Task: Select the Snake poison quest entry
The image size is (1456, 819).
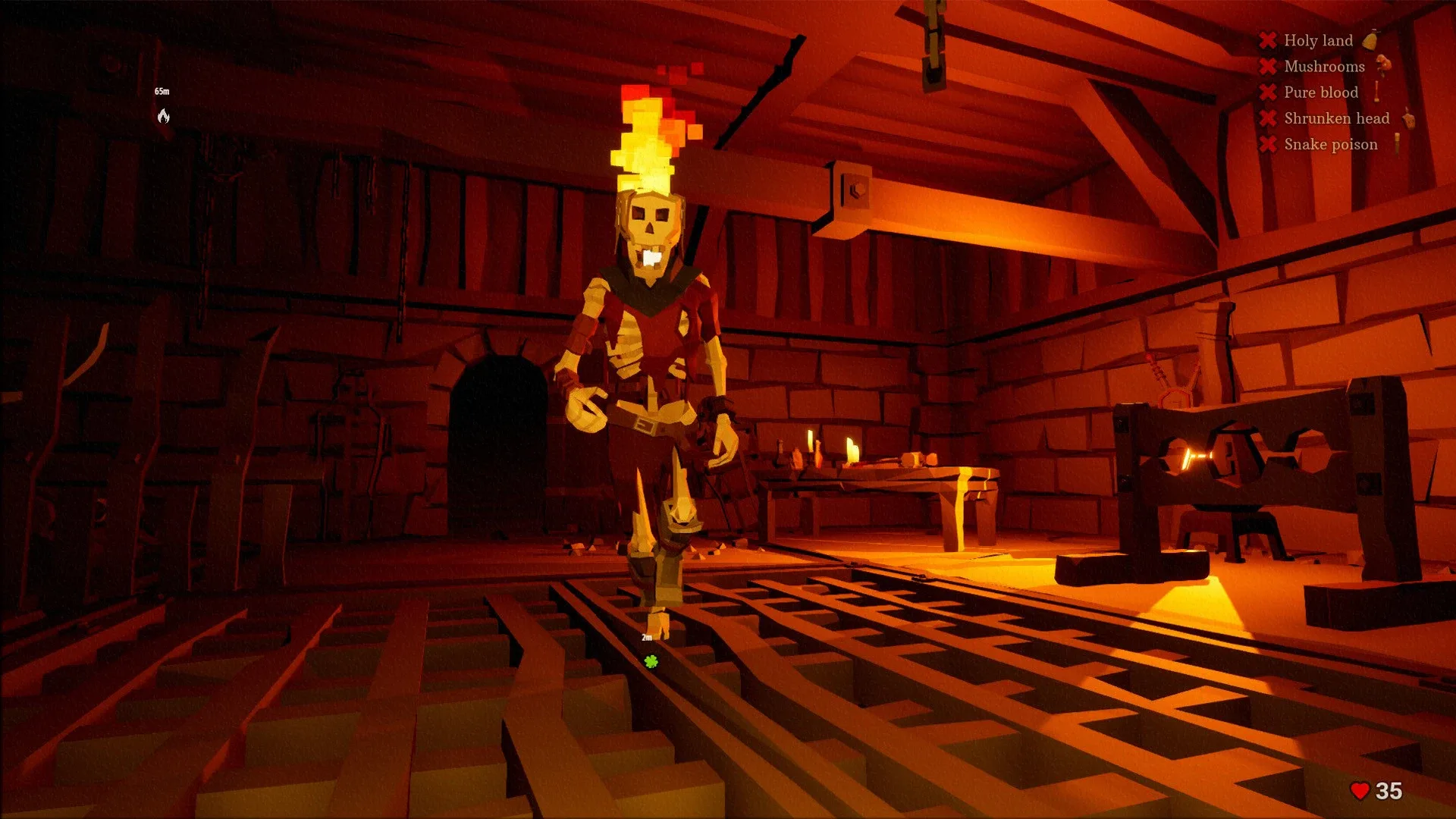Action: pos(1330,143)
